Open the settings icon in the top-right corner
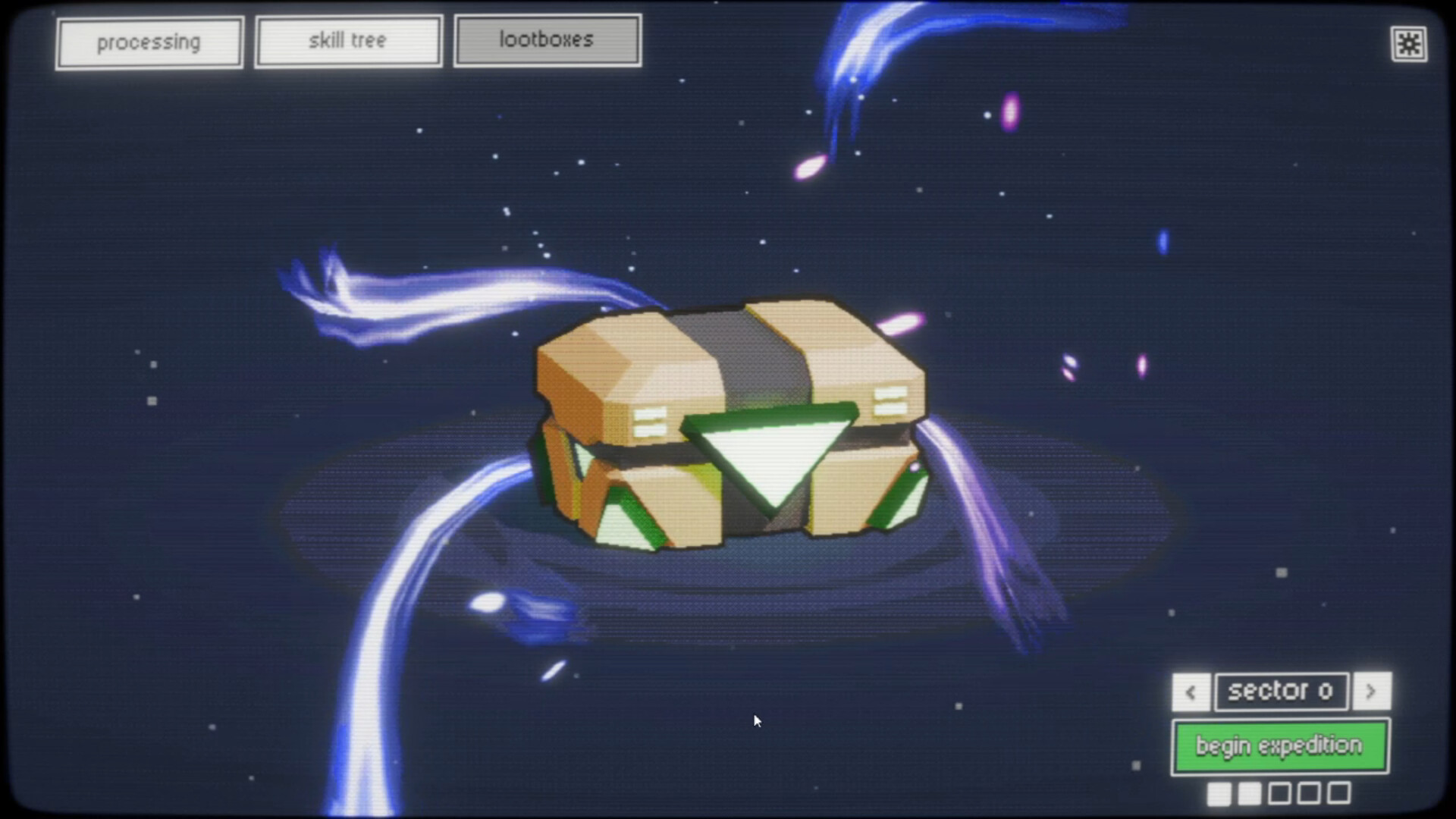1456x819 pixels. 1409,44
